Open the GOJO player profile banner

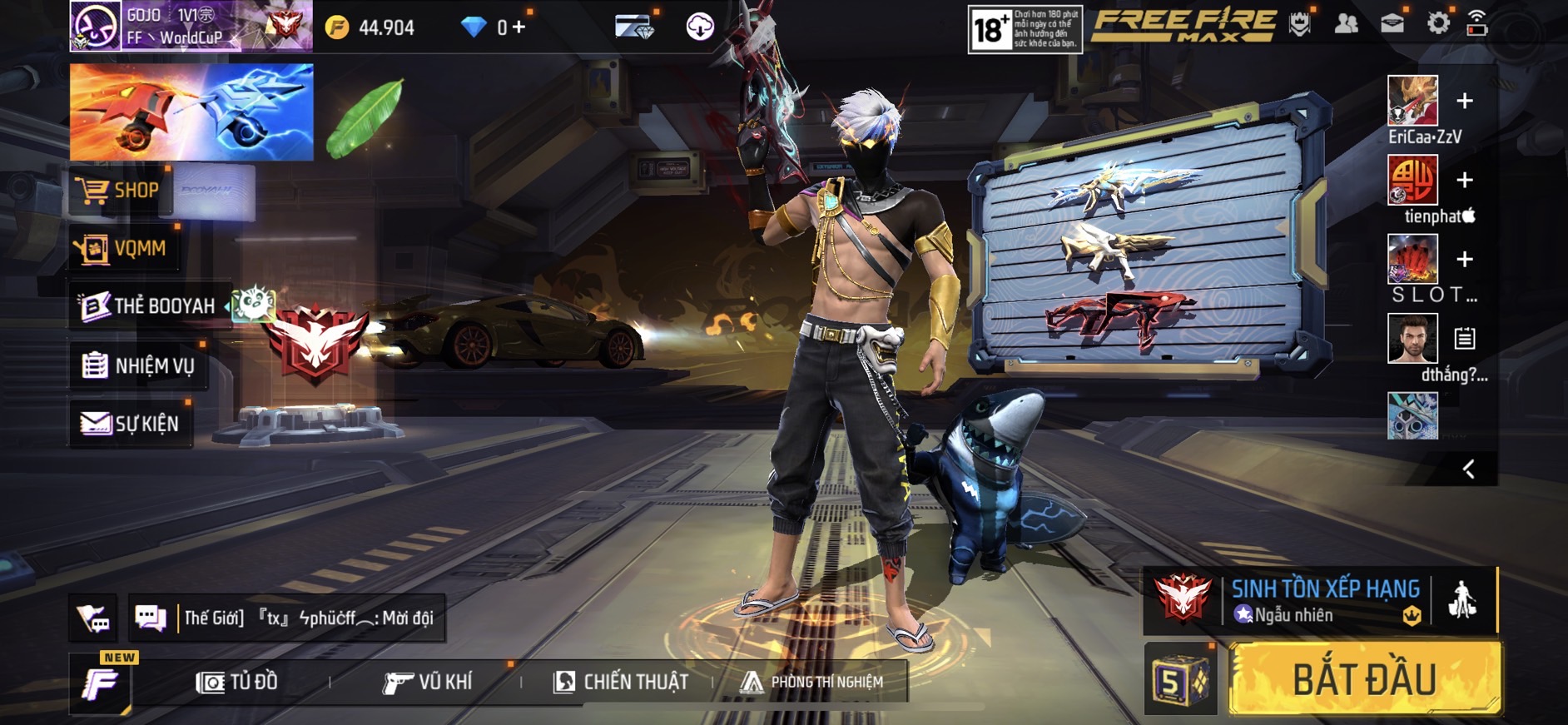tap(190, 27)
